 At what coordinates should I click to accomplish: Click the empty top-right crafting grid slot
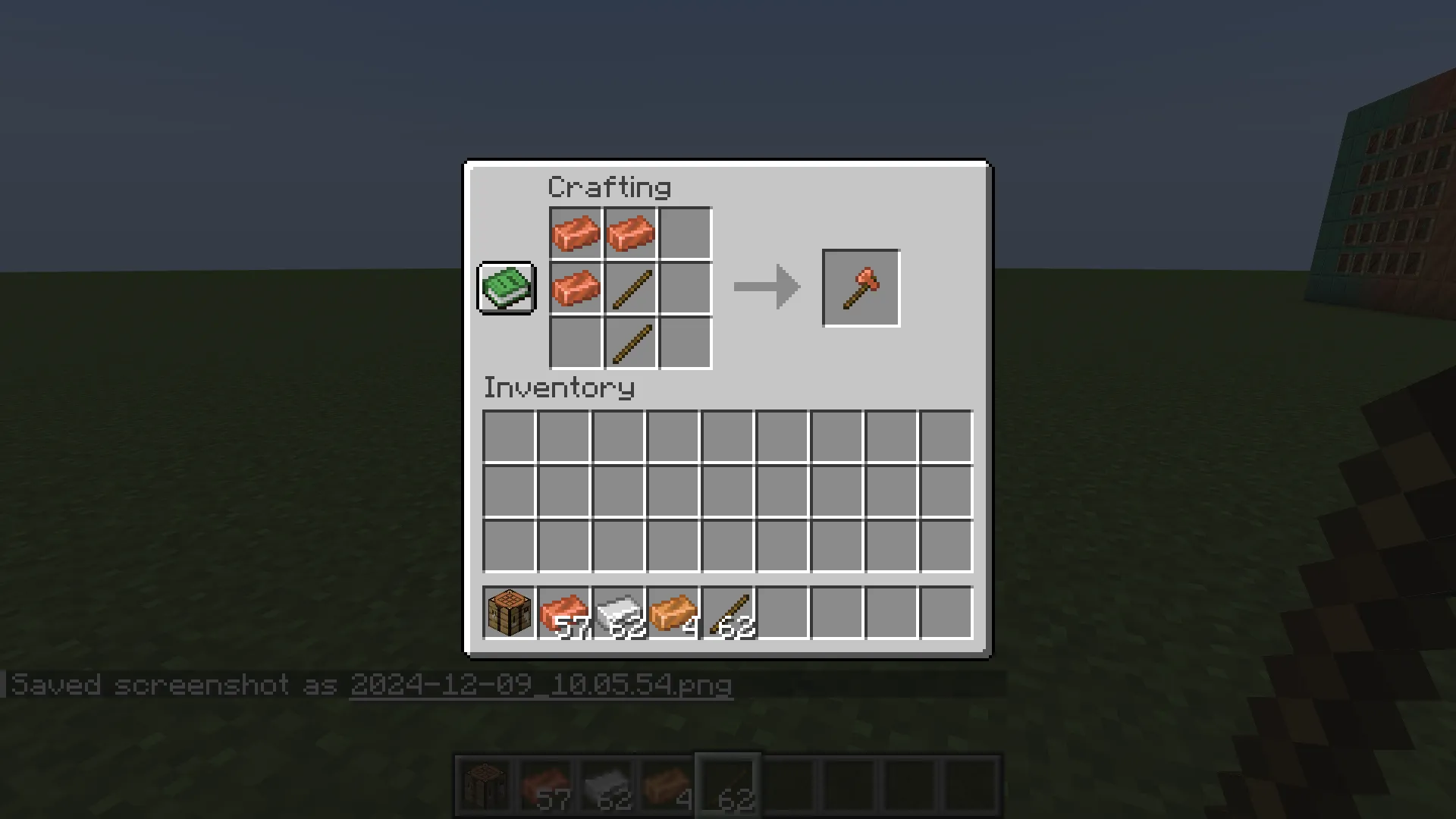[686, 233]
